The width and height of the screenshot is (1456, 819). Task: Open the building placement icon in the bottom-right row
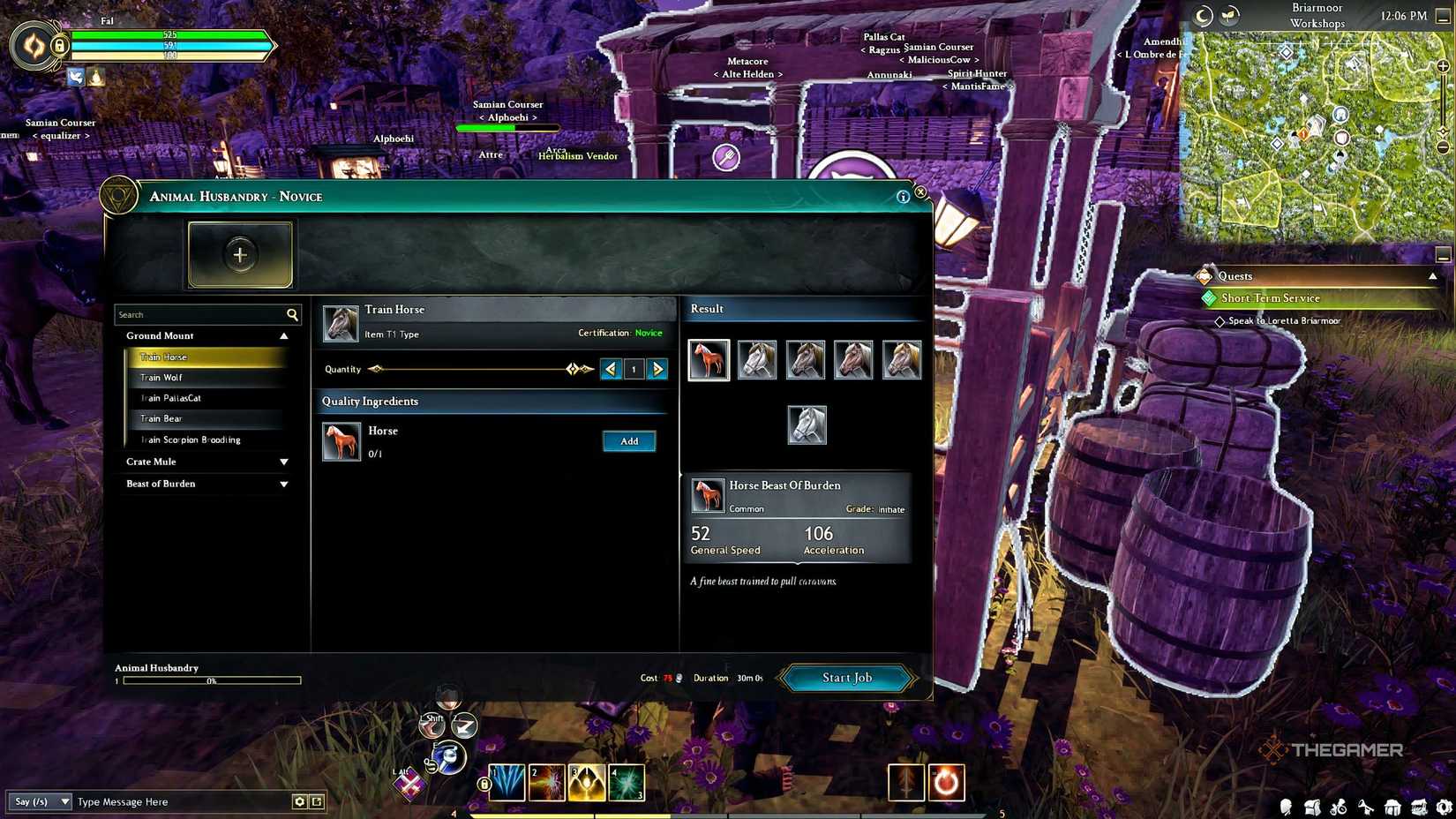[x=1392, y=807]
